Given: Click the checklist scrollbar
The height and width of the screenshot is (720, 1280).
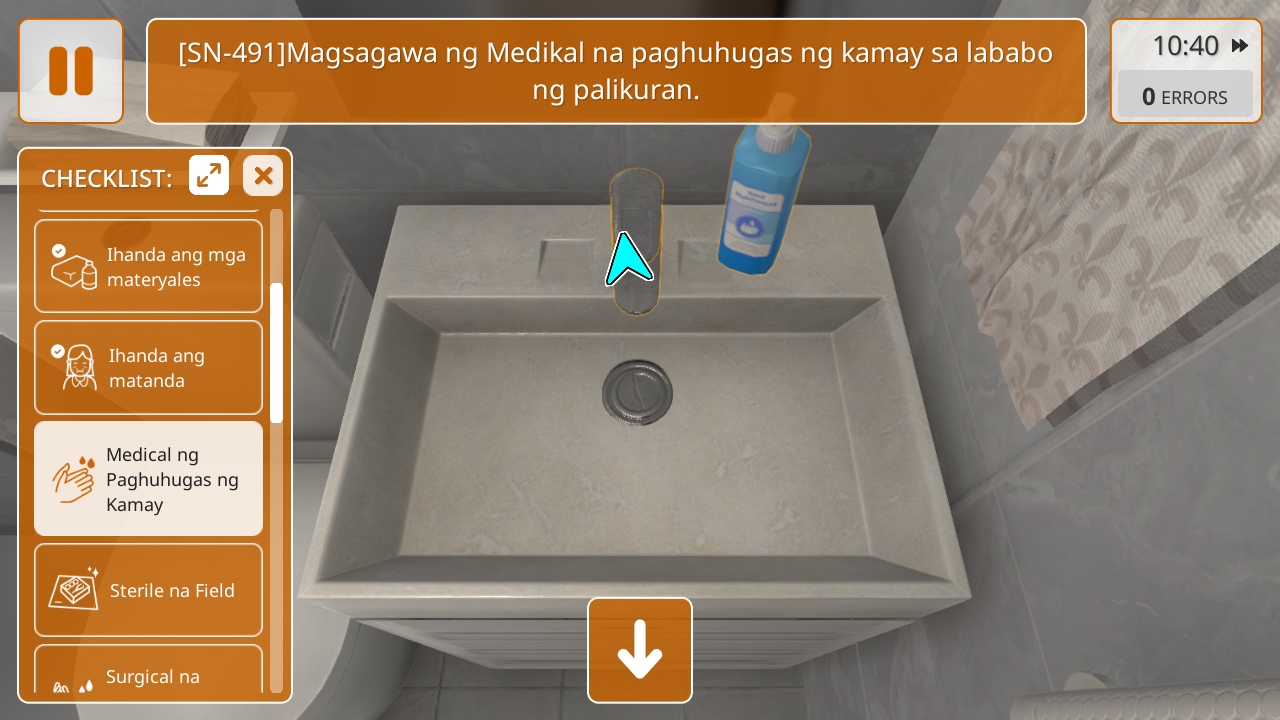Looking at the screenshot, I should (x=276, y=352).
